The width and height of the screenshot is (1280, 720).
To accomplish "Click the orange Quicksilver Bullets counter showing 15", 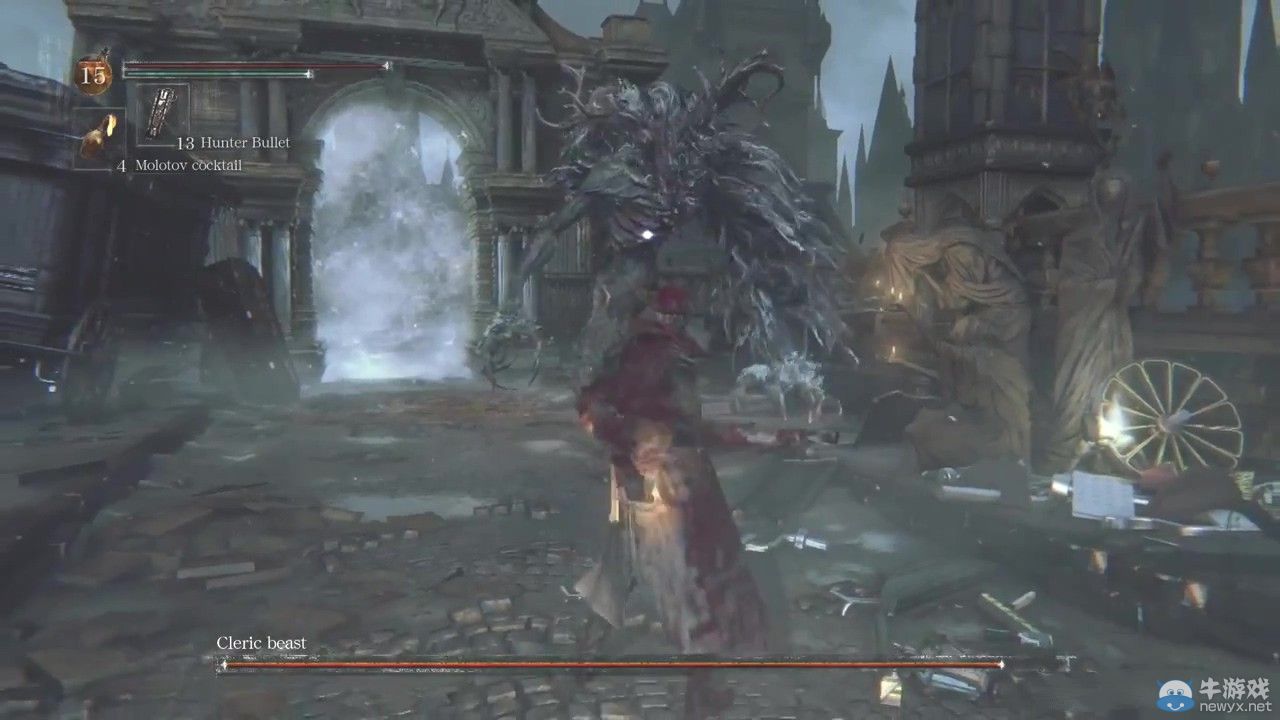I will 95,73.
